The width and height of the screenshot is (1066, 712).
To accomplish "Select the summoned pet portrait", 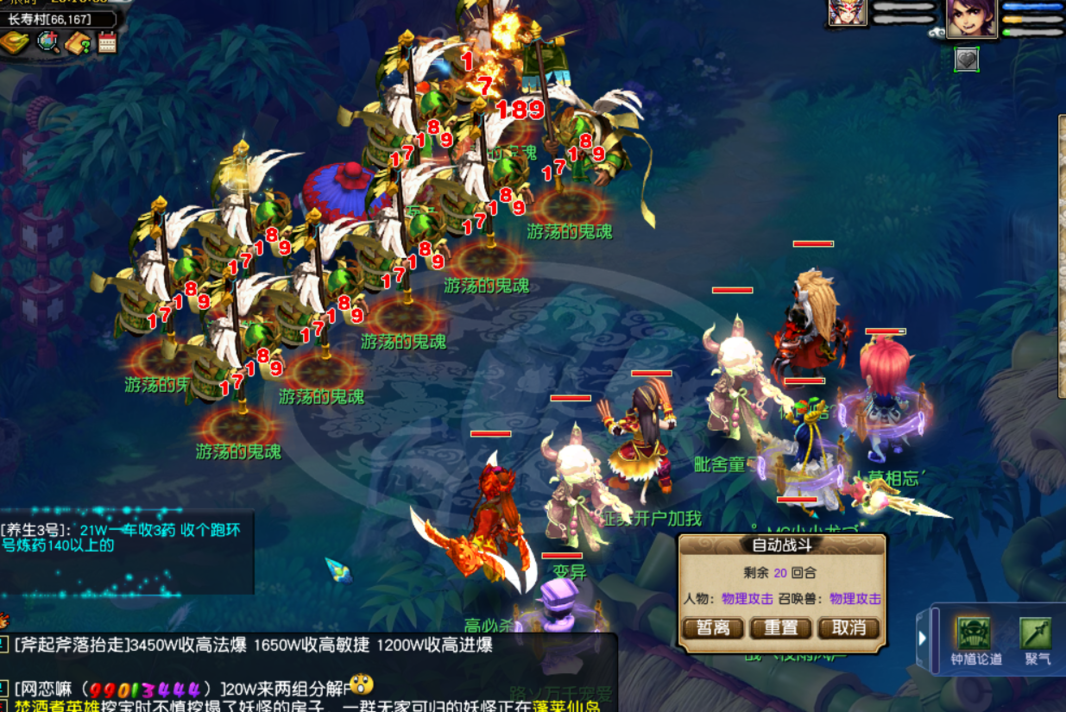I will click(x=847, y=13).
